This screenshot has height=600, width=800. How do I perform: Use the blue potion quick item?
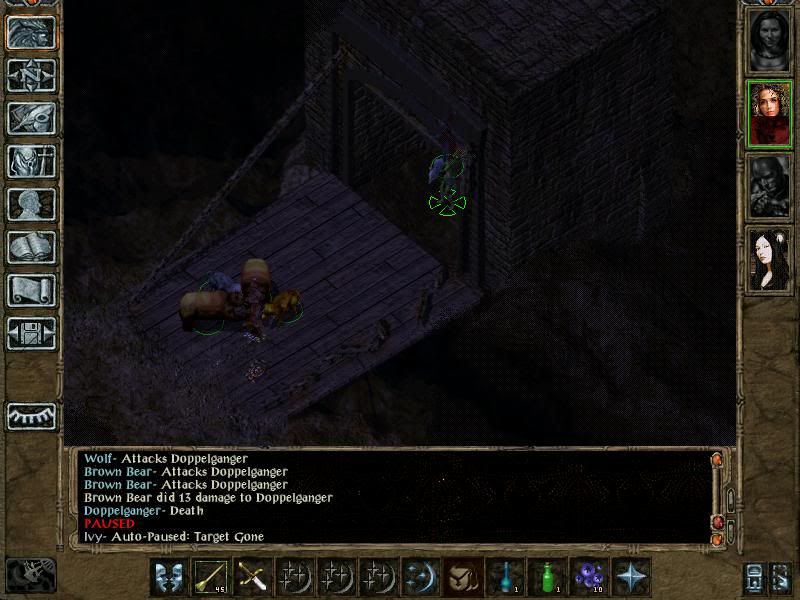coord(505,577)
